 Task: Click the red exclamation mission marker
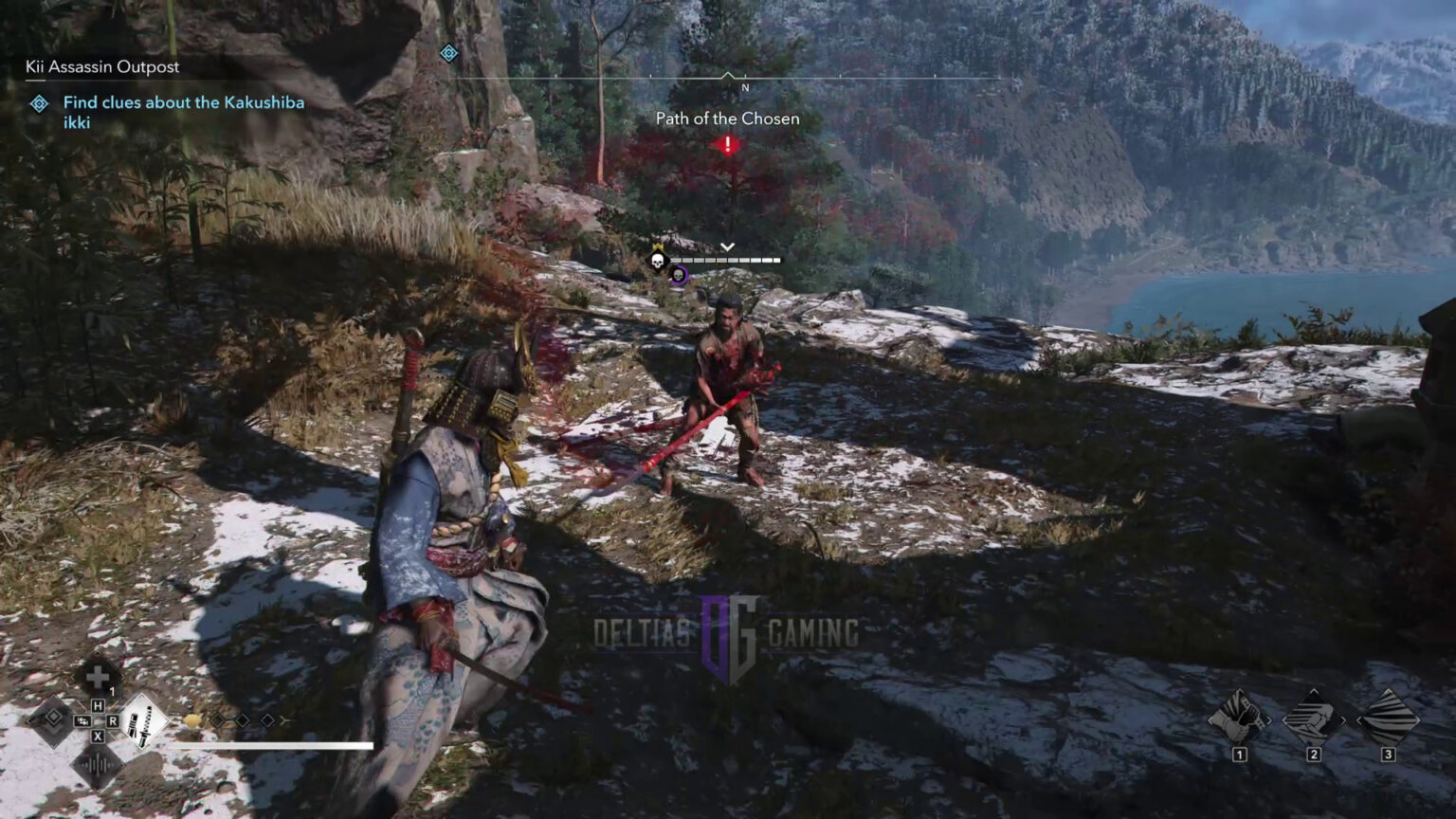pos(726,145)
